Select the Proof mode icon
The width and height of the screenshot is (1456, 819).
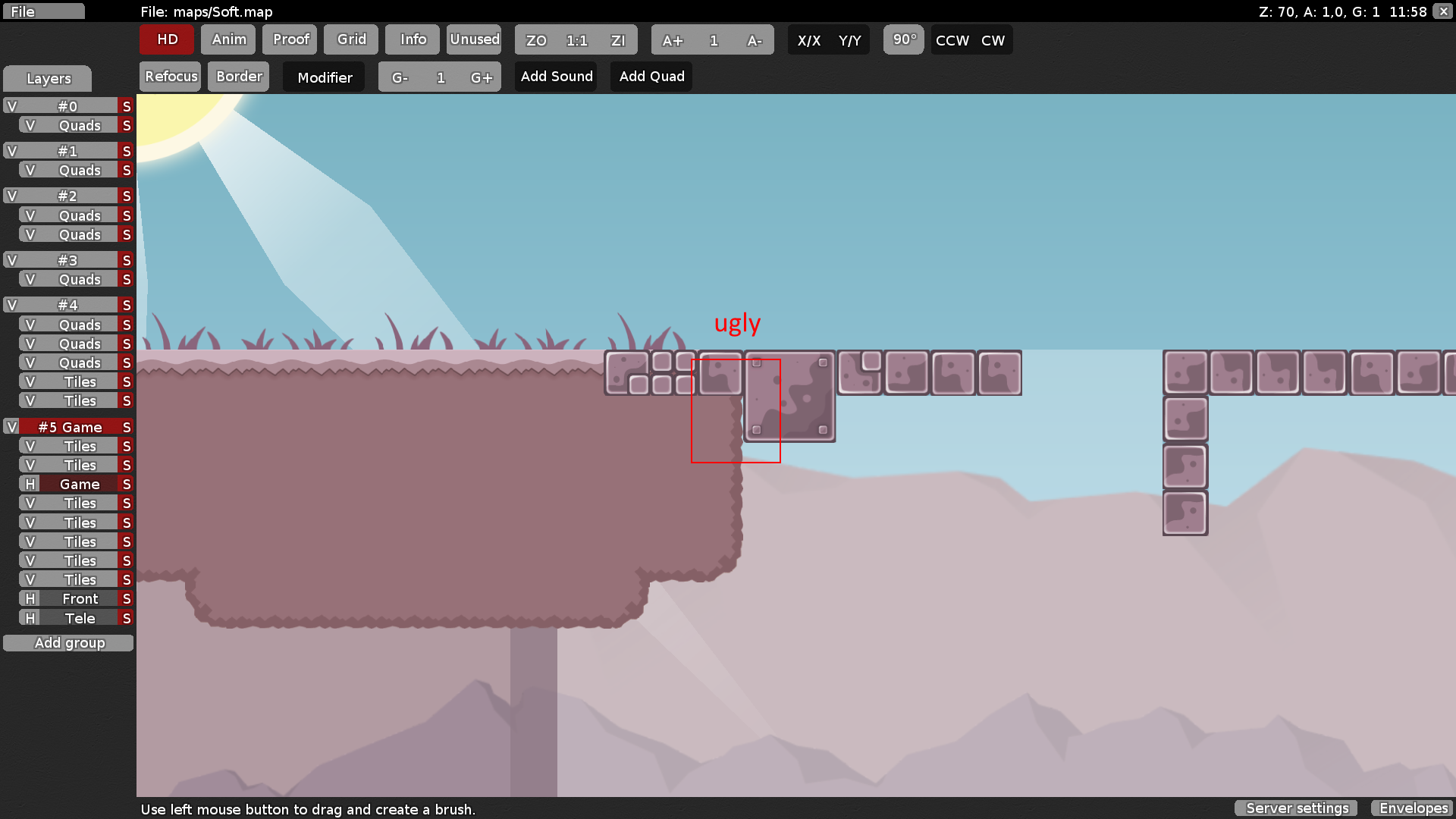point(290,39)
